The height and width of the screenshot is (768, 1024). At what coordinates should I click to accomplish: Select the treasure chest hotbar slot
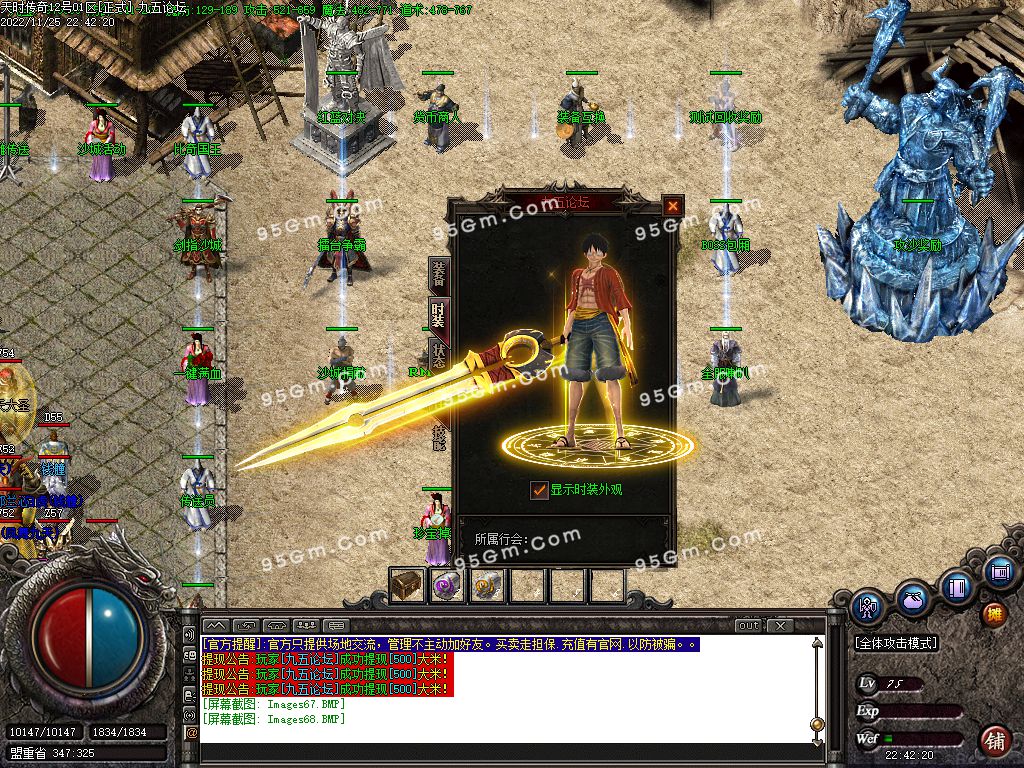[x=407, y=585]
